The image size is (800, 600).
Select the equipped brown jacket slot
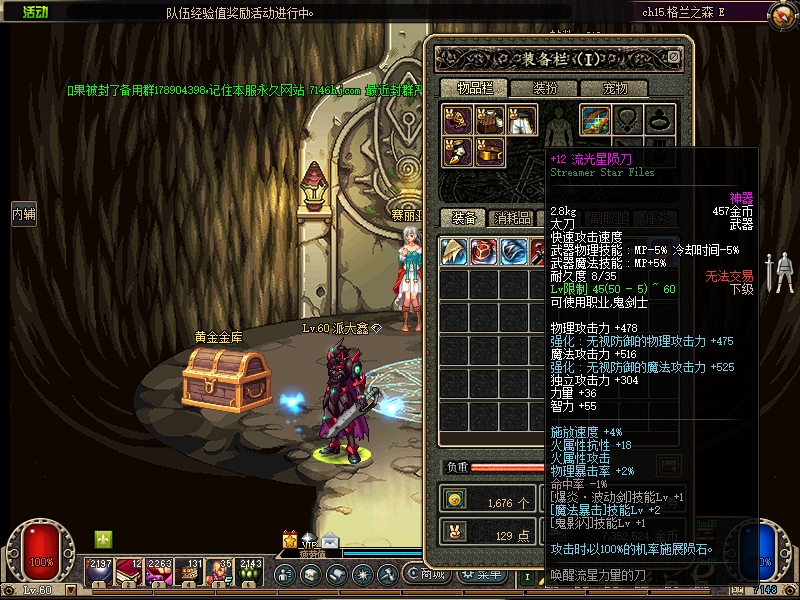pos(490,121)
